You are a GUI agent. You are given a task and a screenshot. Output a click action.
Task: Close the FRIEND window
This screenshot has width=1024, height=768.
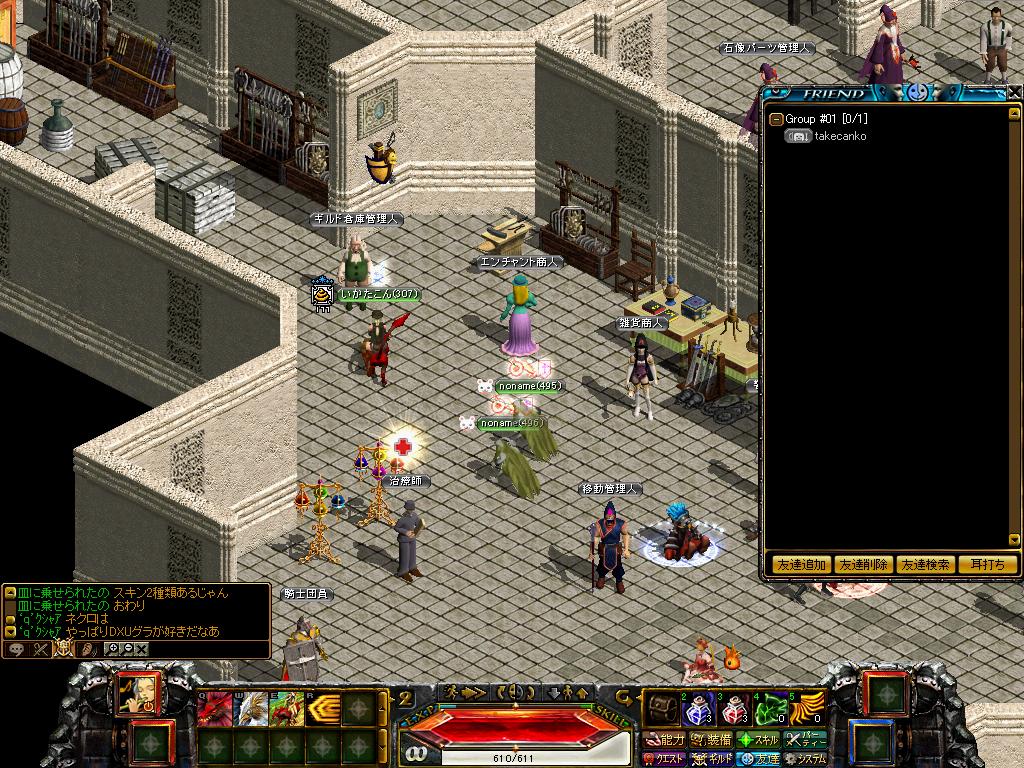click(1014, 92)
